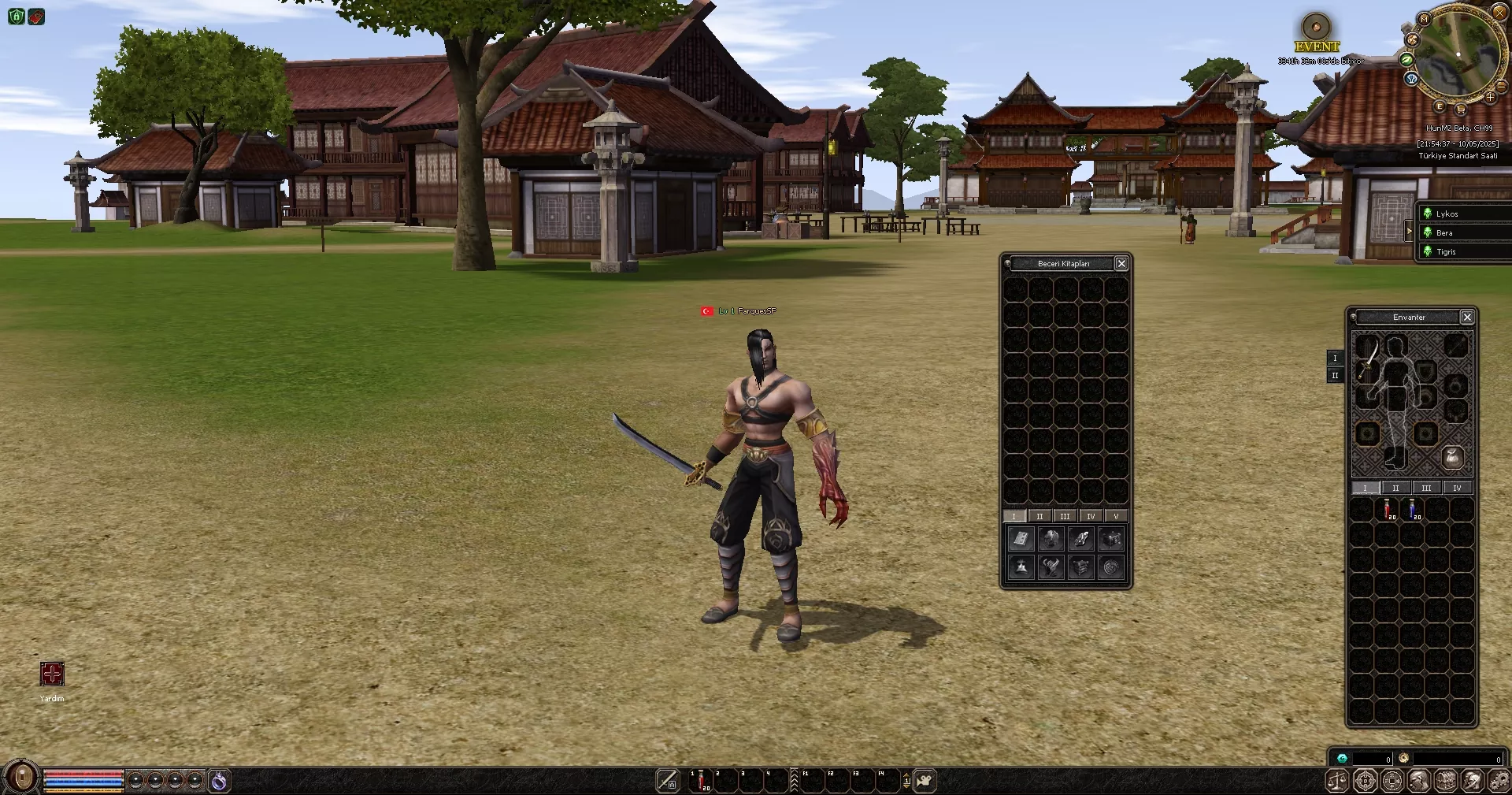
Task: Click the belt pouch slot in the inventory
Action: tap(1453, 459)
